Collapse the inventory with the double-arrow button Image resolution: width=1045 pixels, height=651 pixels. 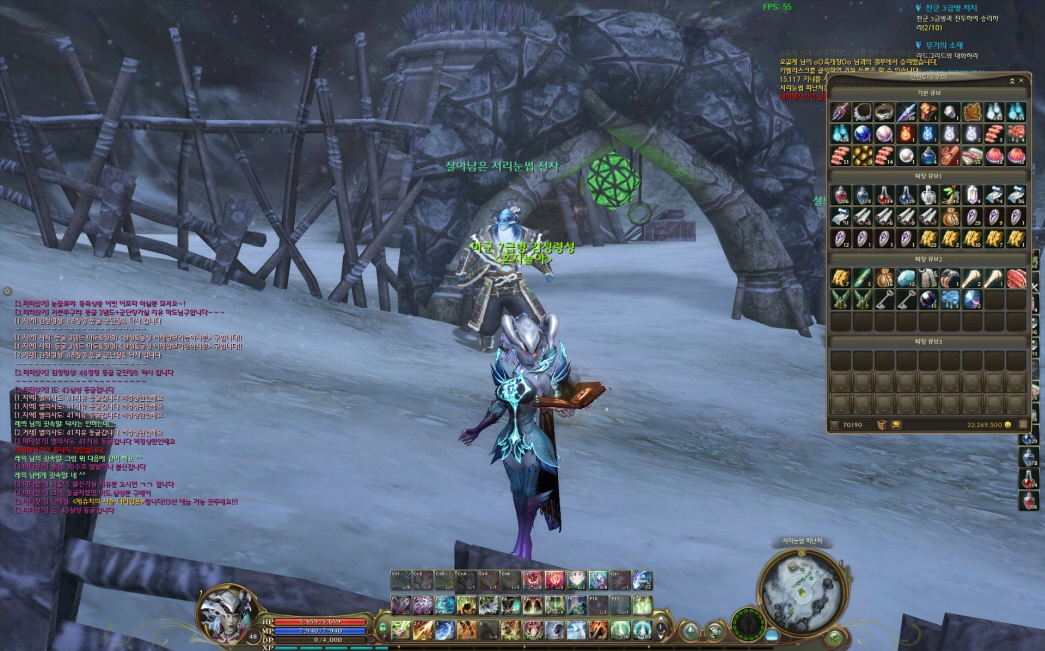(x=1010, y=80)
